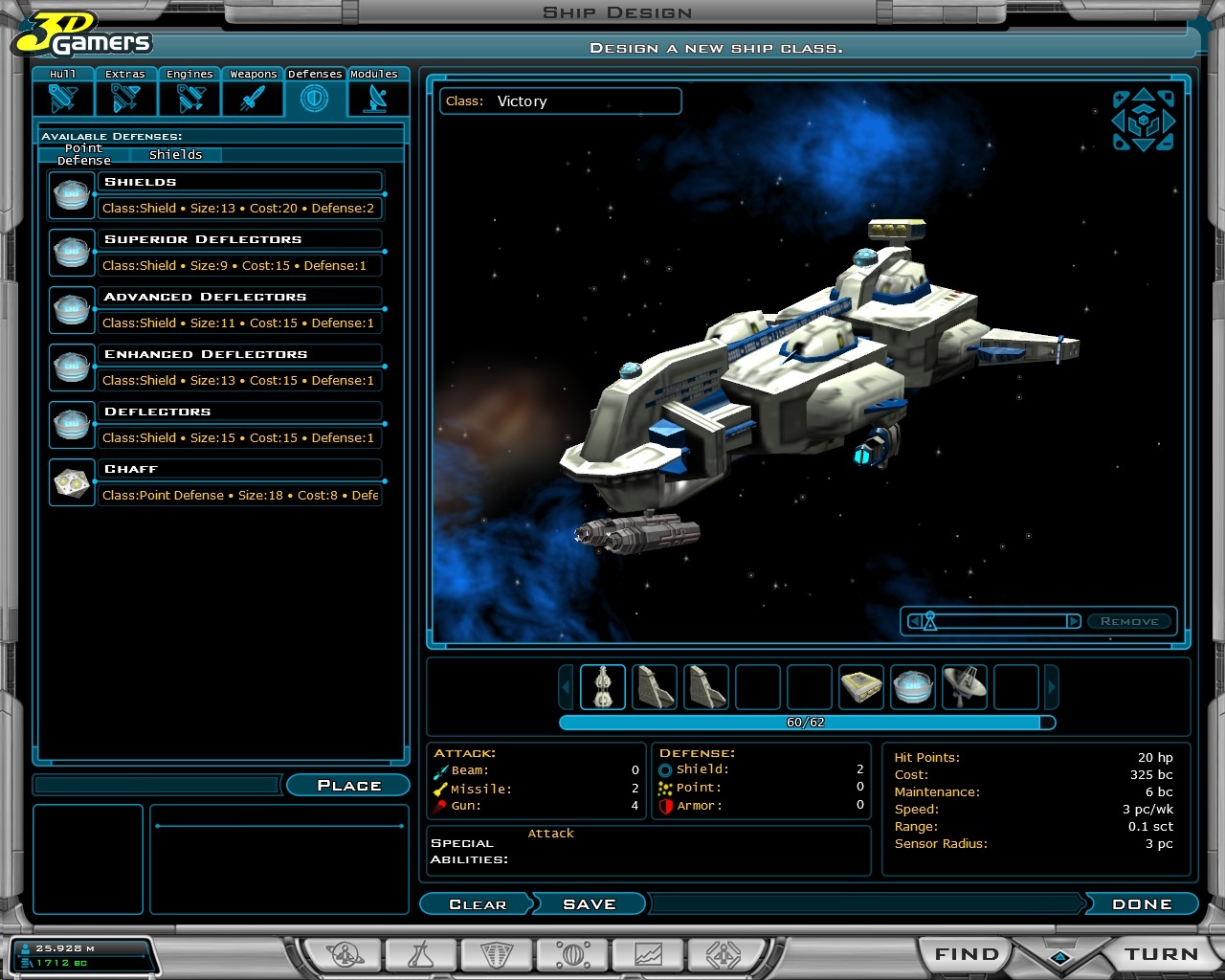Viewport: 1225px width, 980px height.
Task: Click the Chaff point defense component icon
Action: click(x=71, y=481)
